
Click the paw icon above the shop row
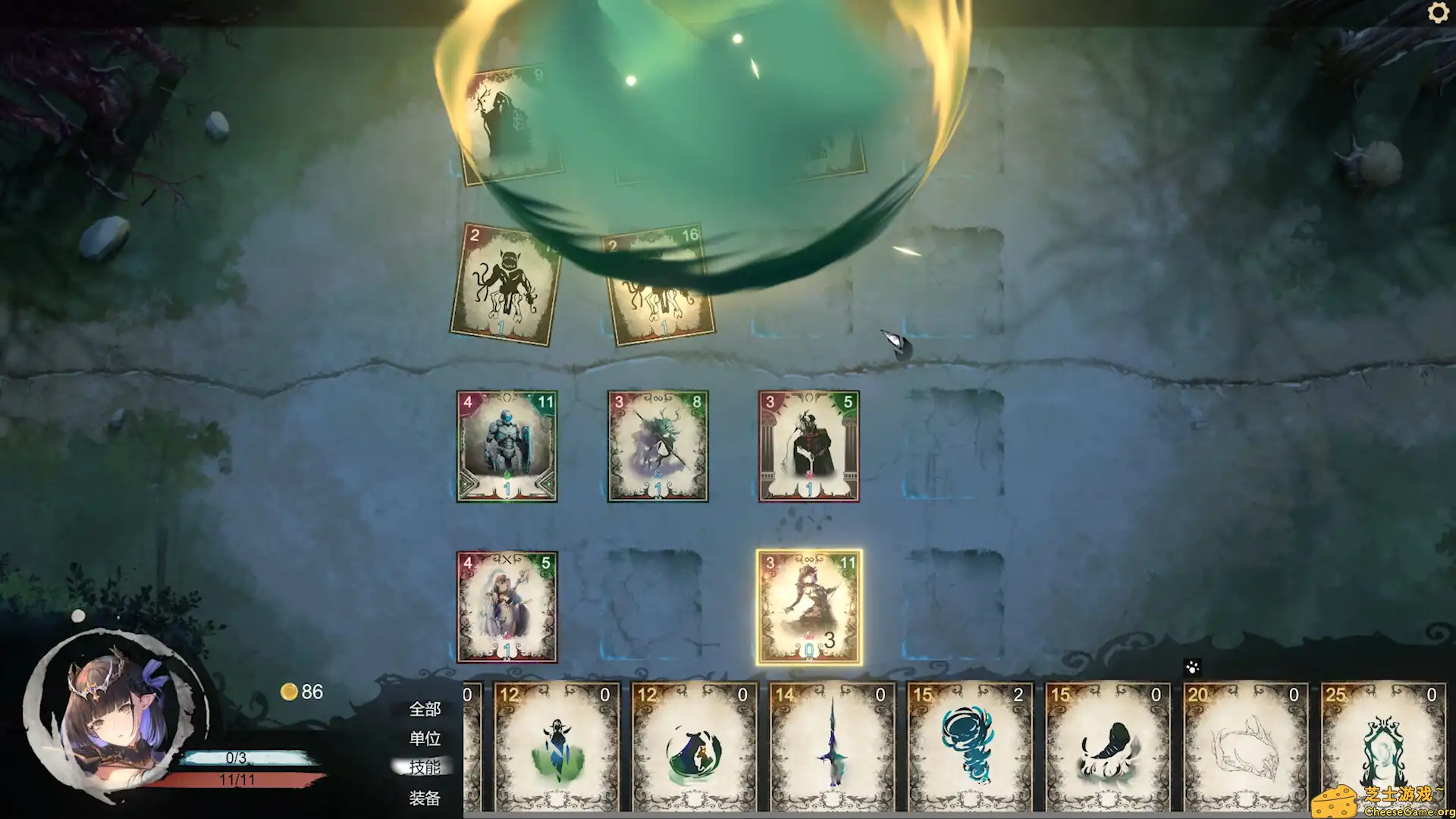[x=1191, y=667]
